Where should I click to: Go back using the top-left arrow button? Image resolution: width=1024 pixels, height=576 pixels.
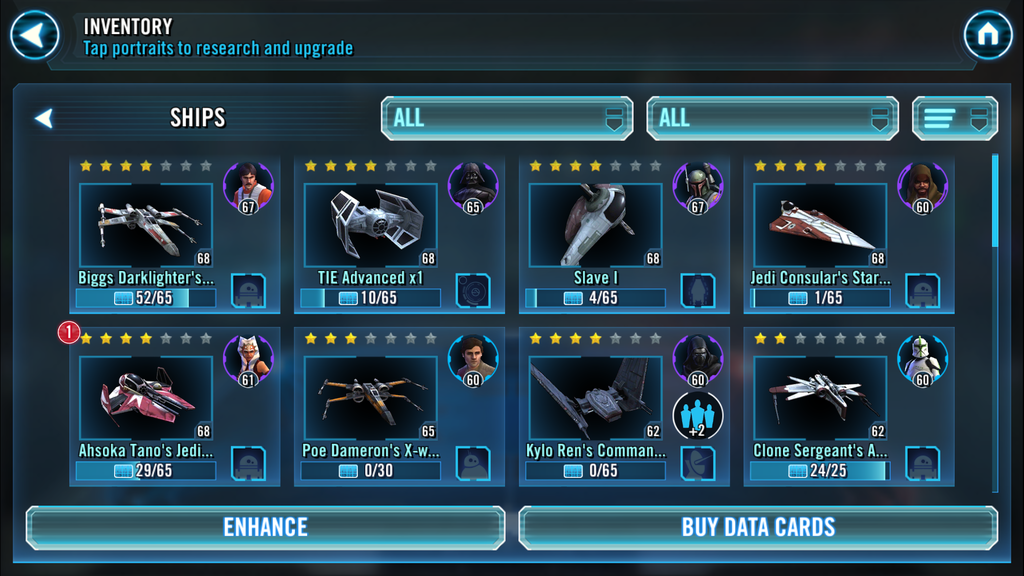click(35, 36)
